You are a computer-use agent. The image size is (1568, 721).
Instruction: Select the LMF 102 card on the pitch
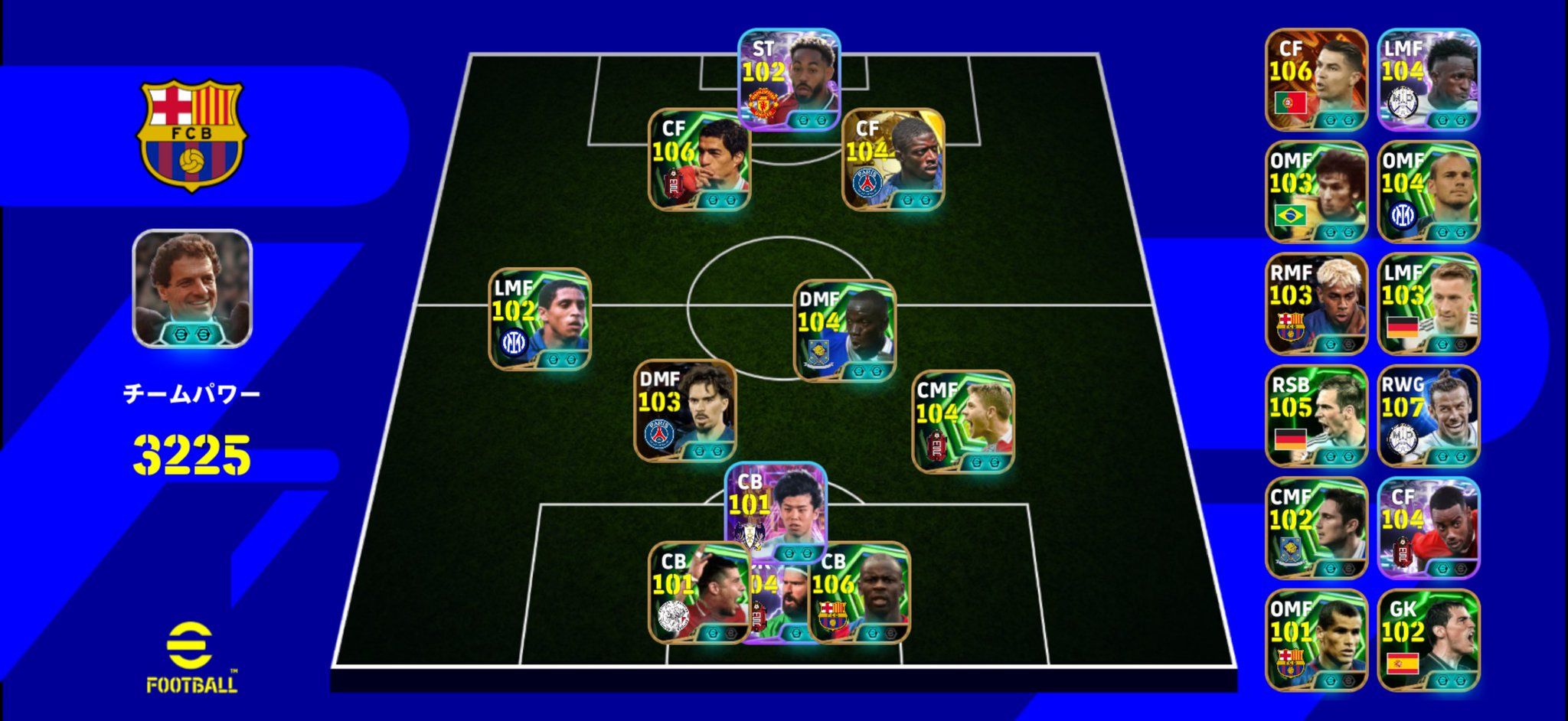(540, 319)
